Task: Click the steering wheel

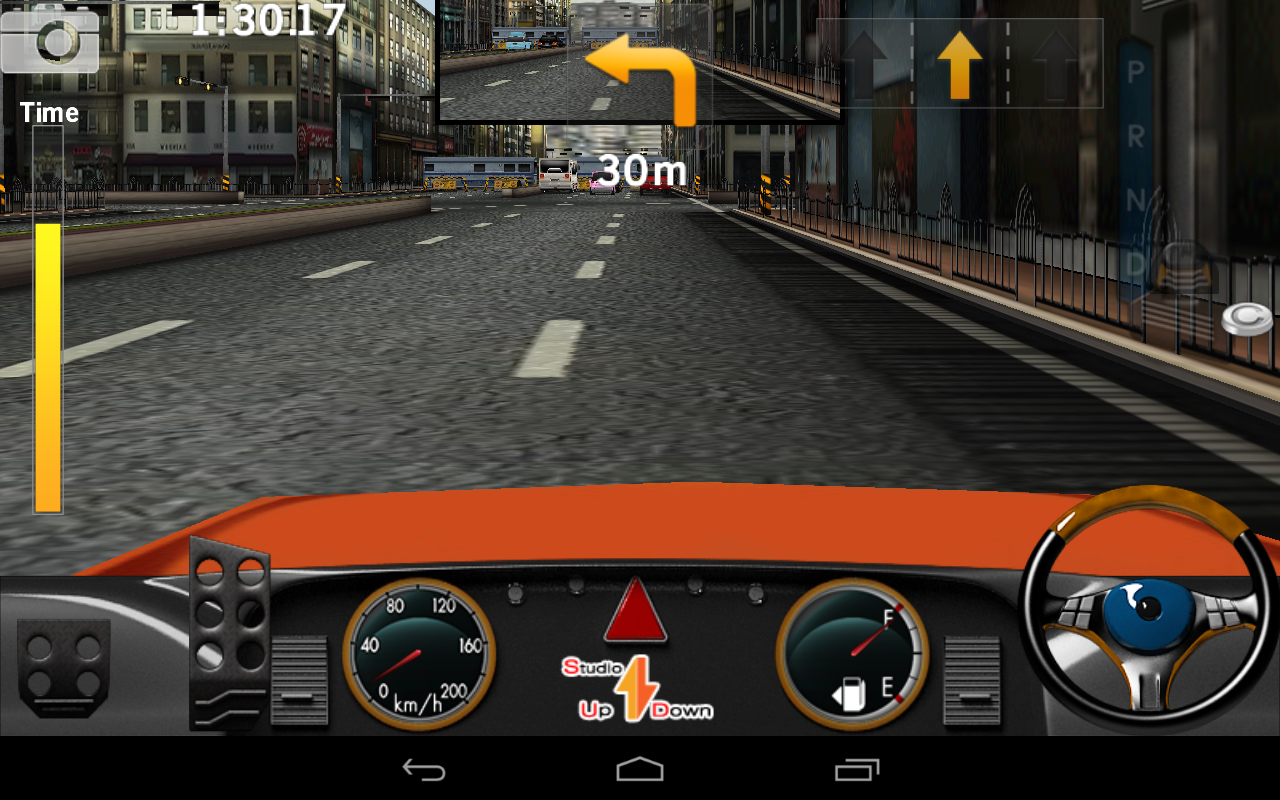Action: click(1147, 605)
